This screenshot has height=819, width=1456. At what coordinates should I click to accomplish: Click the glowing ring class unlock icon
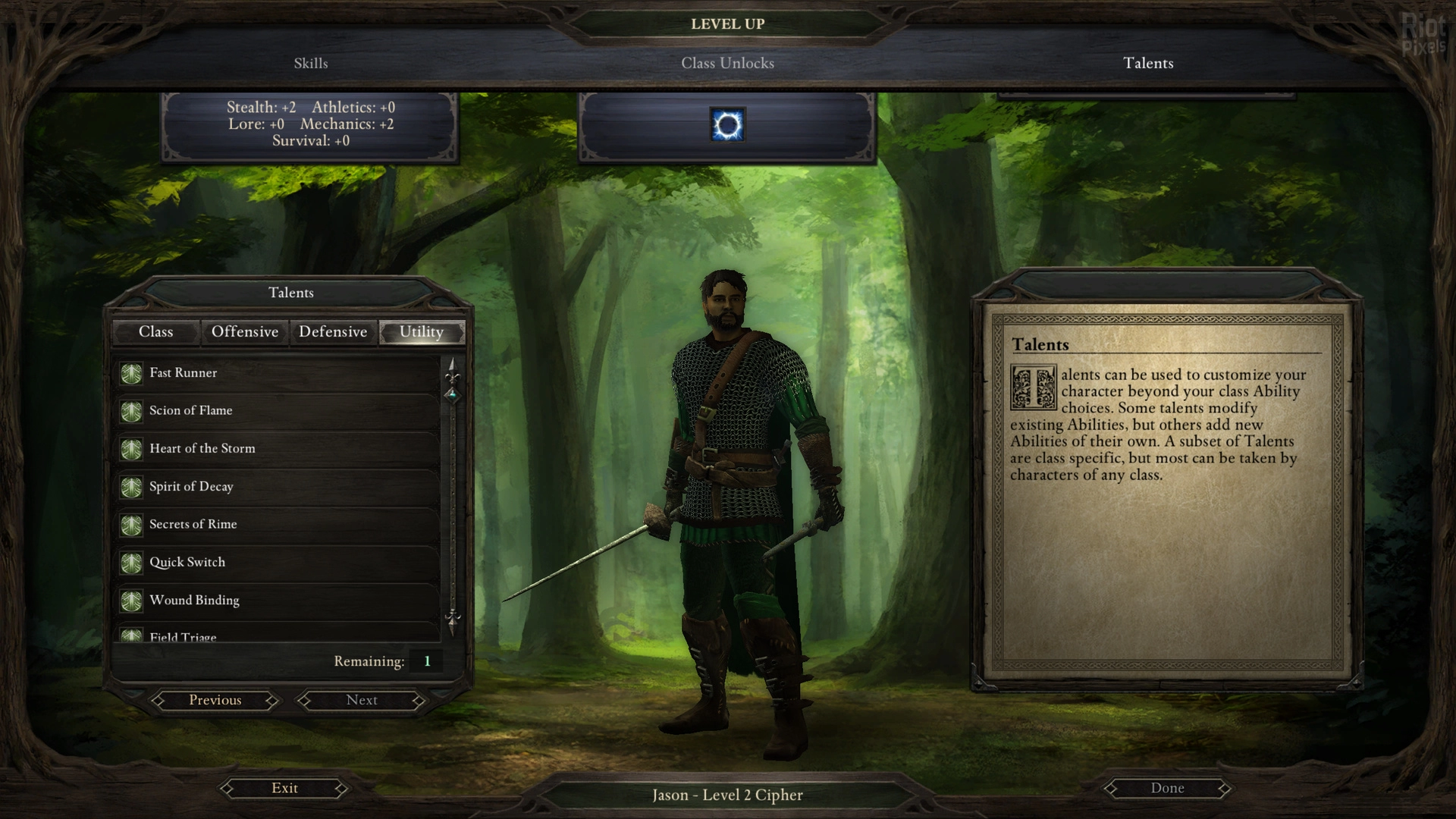pyautogui.click(x=727, y=125)
